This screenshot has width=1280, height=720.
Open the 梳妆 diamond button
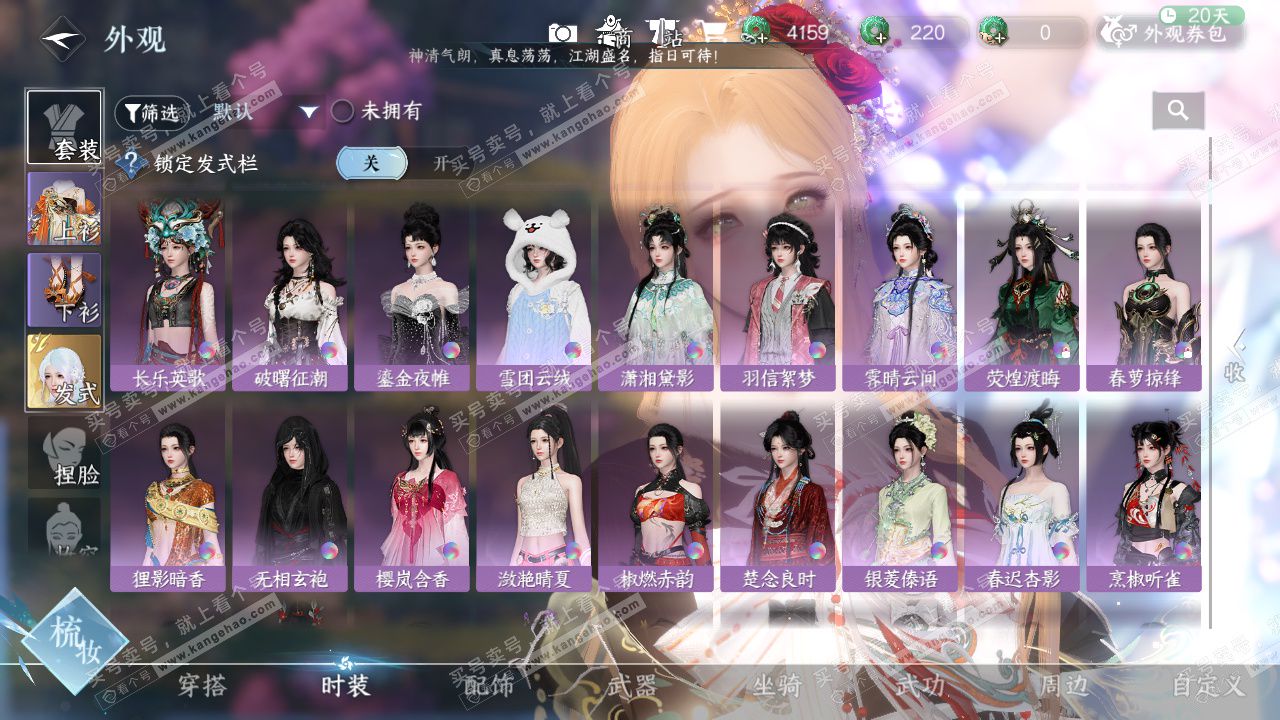[74, 642]
